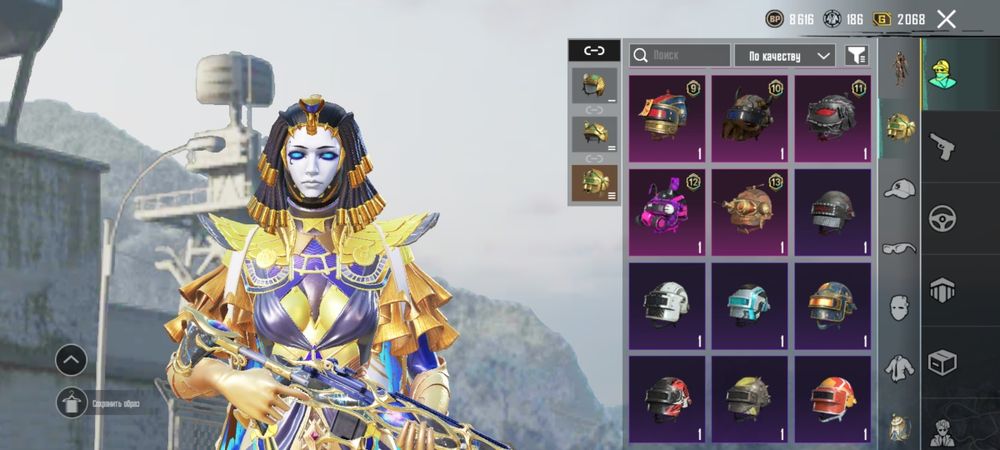This screenshot has width=1000, height=450.
Task: Switch to the vehicle steering wheel tab
Action: [942, 217]
